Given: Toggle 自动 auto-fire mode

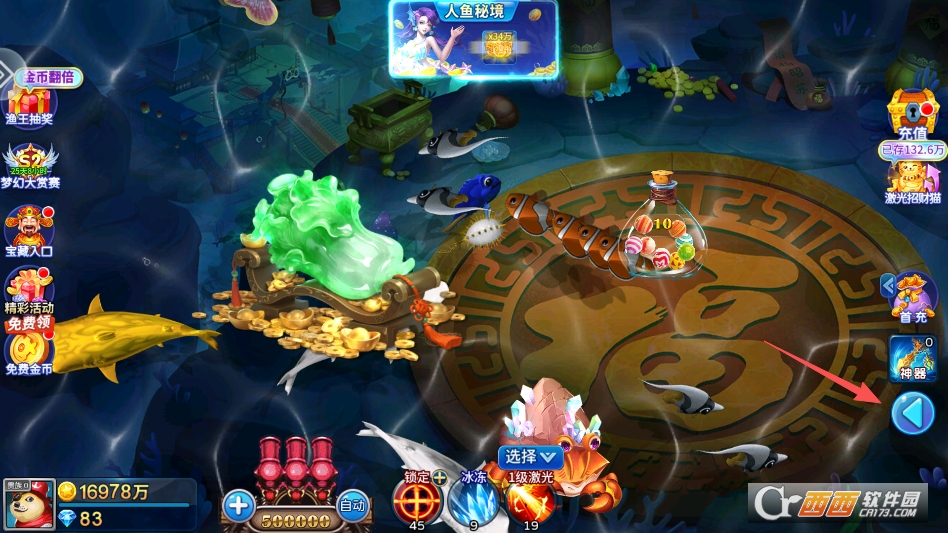Looking at the screenshot, I should click(x=352, y=504).
